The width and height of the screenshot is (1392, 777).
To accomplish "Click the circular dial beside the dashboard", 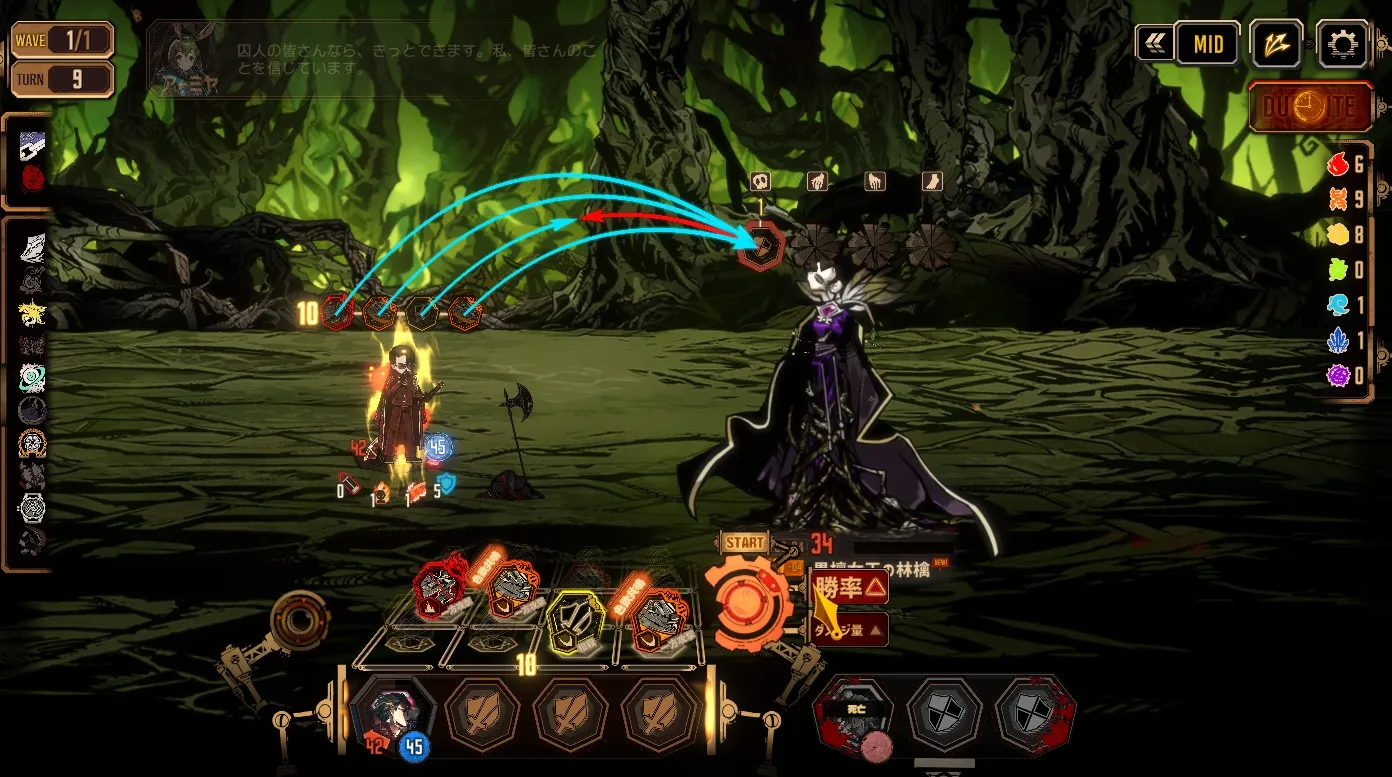I will [x=297, y=622].
